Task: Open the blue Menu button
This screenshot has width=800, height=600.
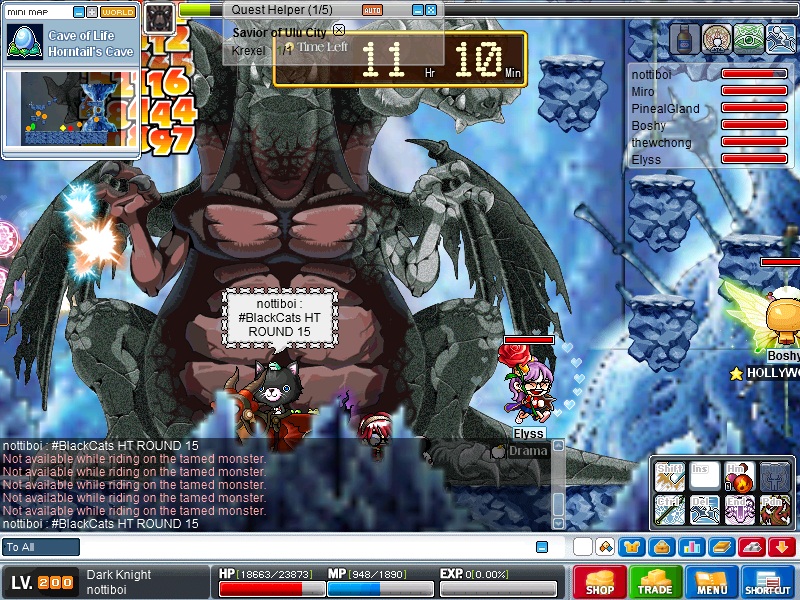Action: 711,582
